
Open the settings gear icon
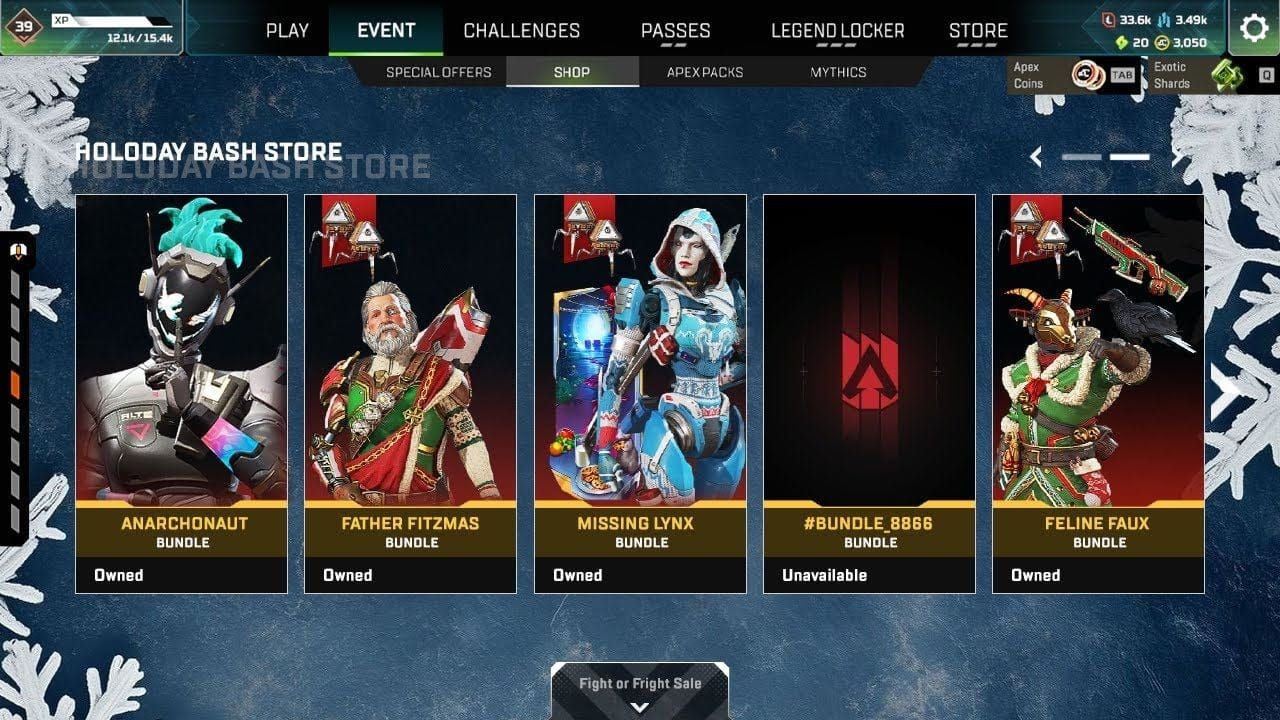(1254, 29)
